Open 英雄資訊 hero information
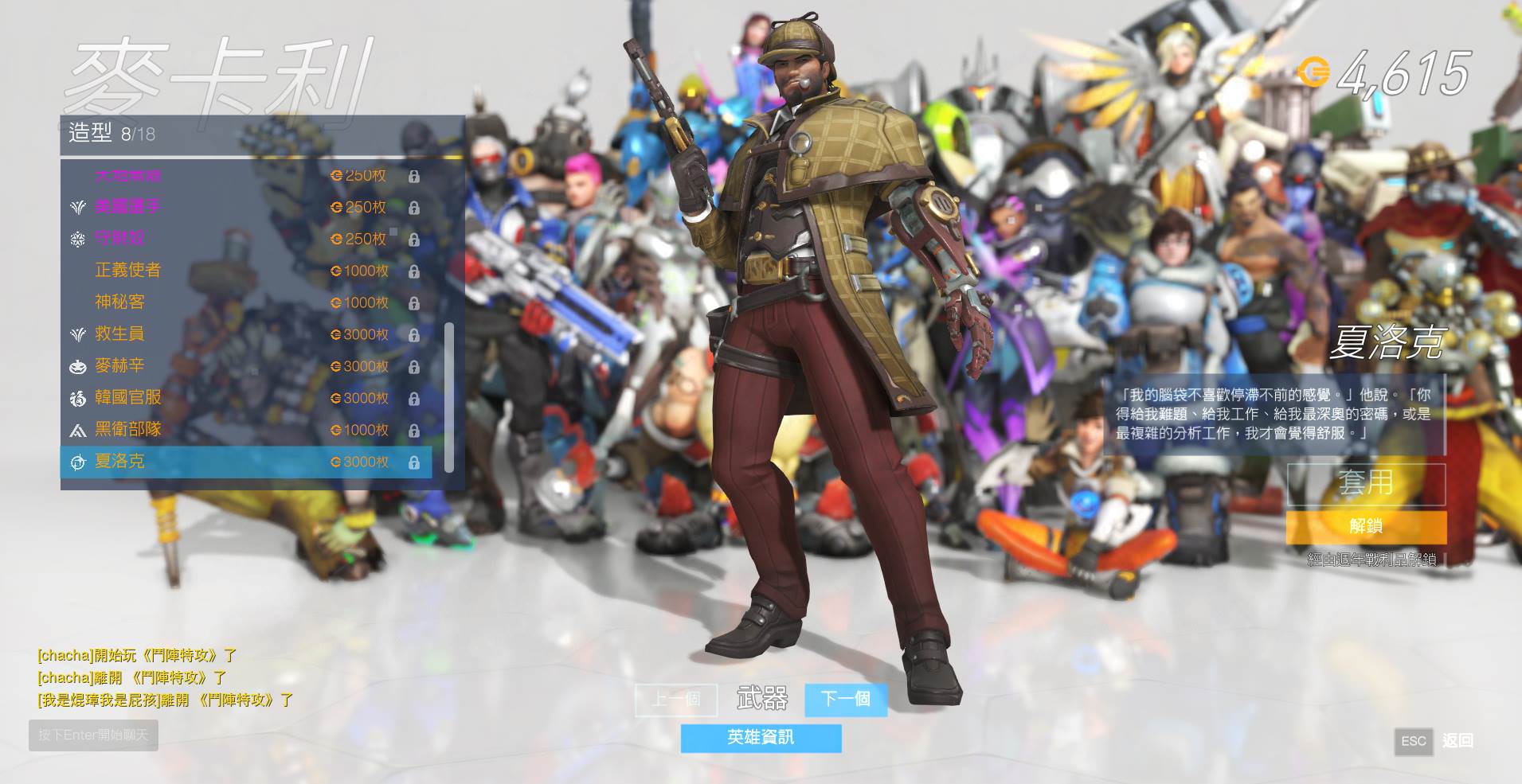Image resolution: width=1522 pixels, height=784 pixels. tap(761, 739)
